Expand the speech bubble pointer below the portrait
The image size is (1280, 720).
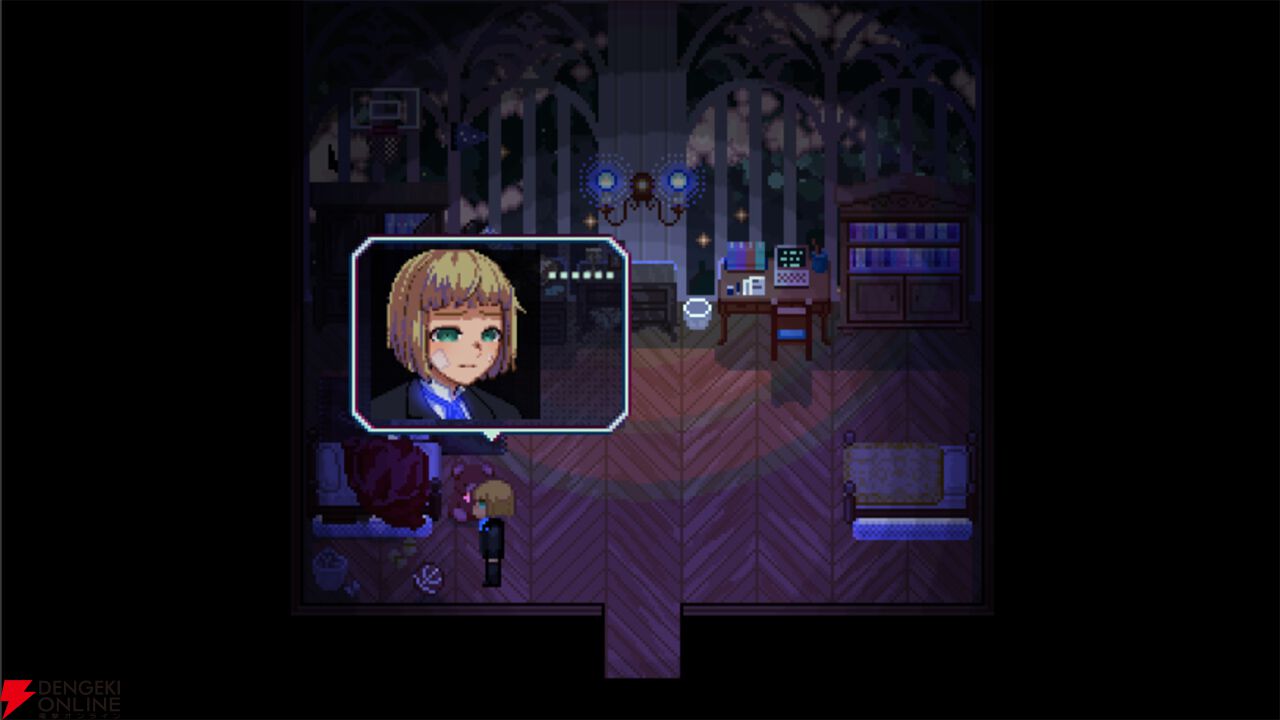[491, 435]
